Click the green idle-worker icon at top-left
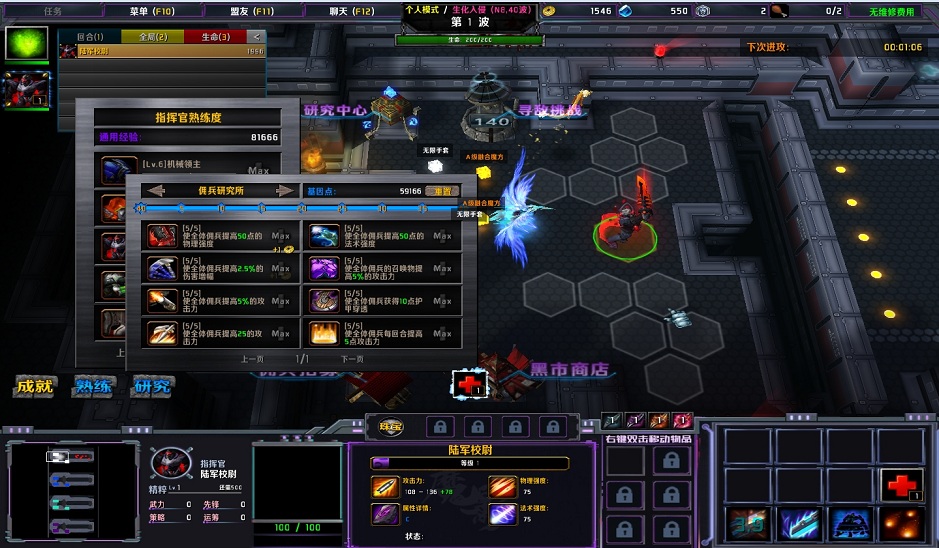Screen dimensions: 939x548 [26, 43]
